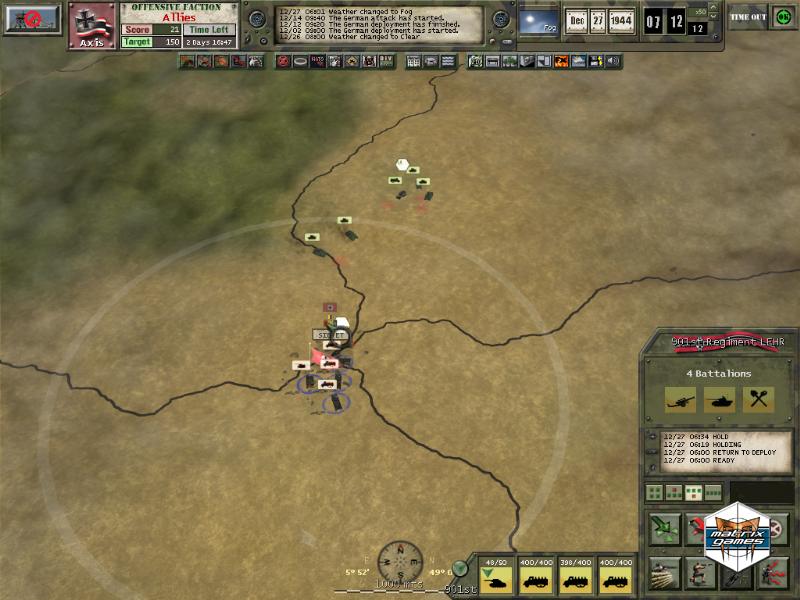
Task: Select the artillery battalion icon
Action: coord(680,400)
